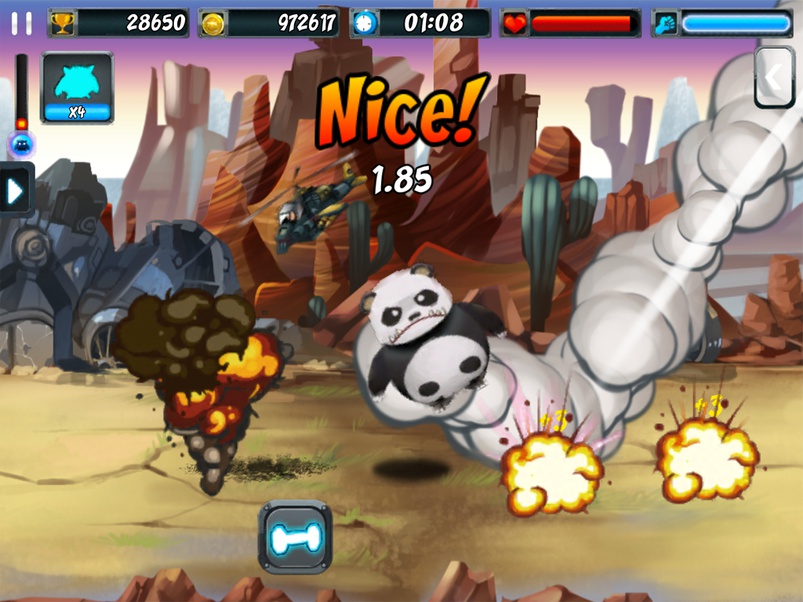This screenshot has height=602, width=803.
Task: Pause the game with the top-left button
Action: tap(21, 23)
